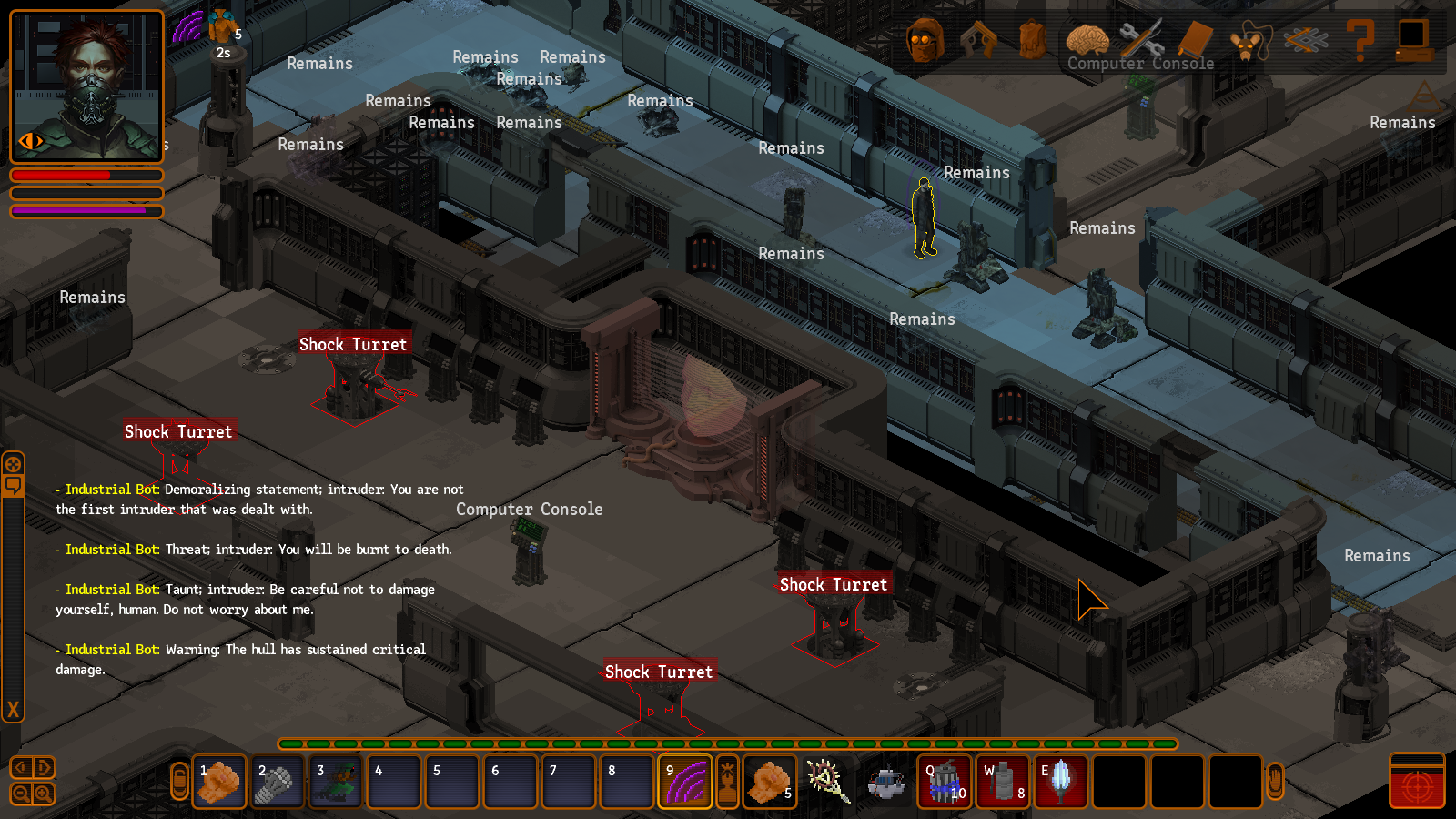The width and height of the screenshot is (1456, 819).
Task: Click the red crosshair combat mode button
Action: 1417,786
